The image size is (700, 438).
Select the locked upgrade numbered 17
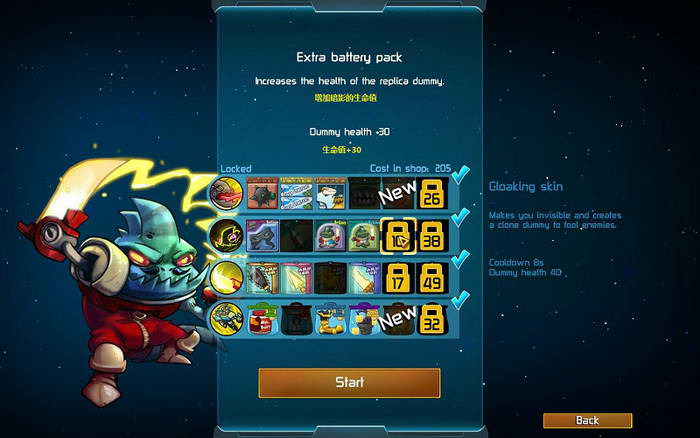397,277
